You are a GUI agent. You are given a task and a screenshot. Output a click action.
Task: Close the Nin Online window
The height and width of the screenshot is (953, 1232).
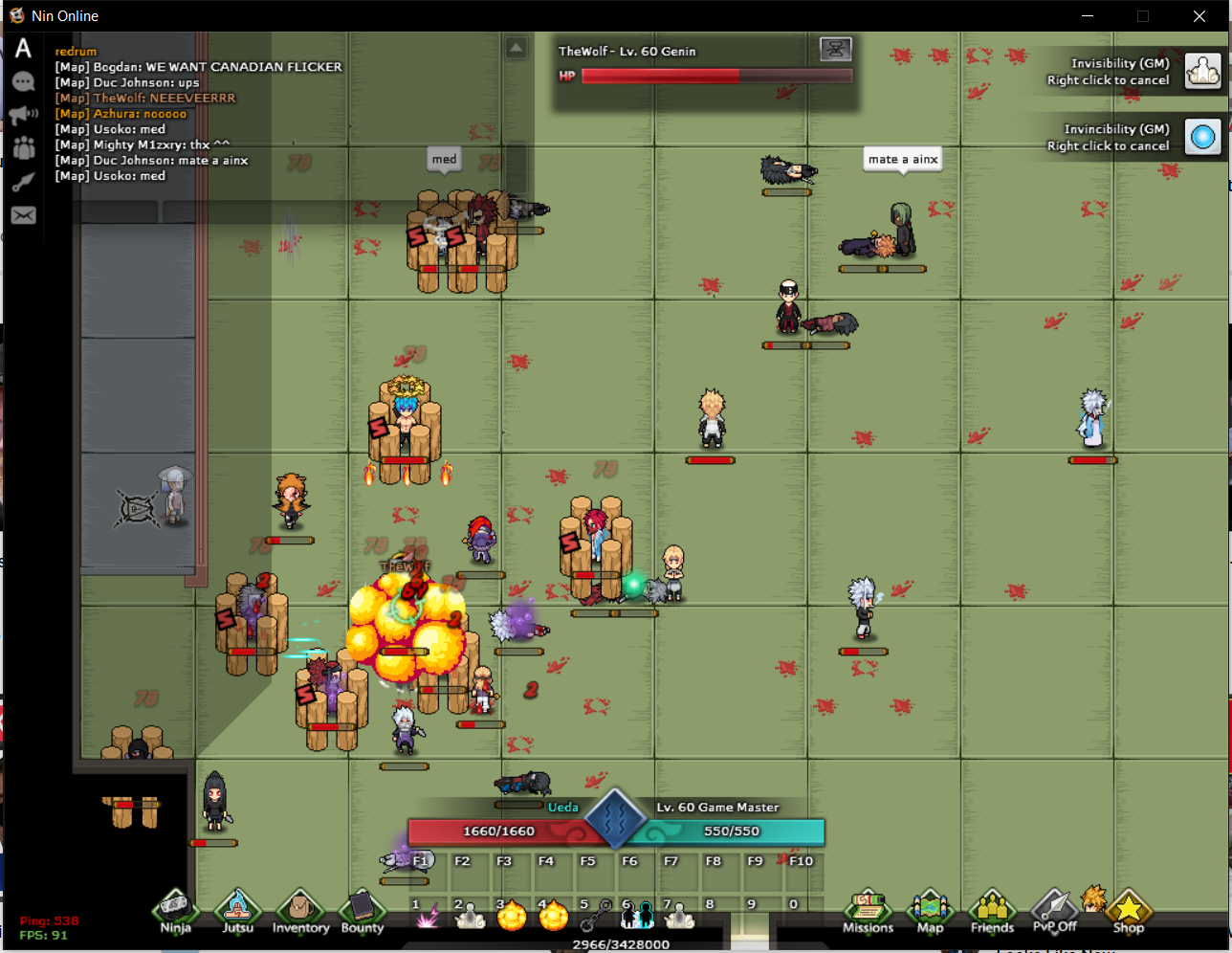click(x=1199, y=15)
